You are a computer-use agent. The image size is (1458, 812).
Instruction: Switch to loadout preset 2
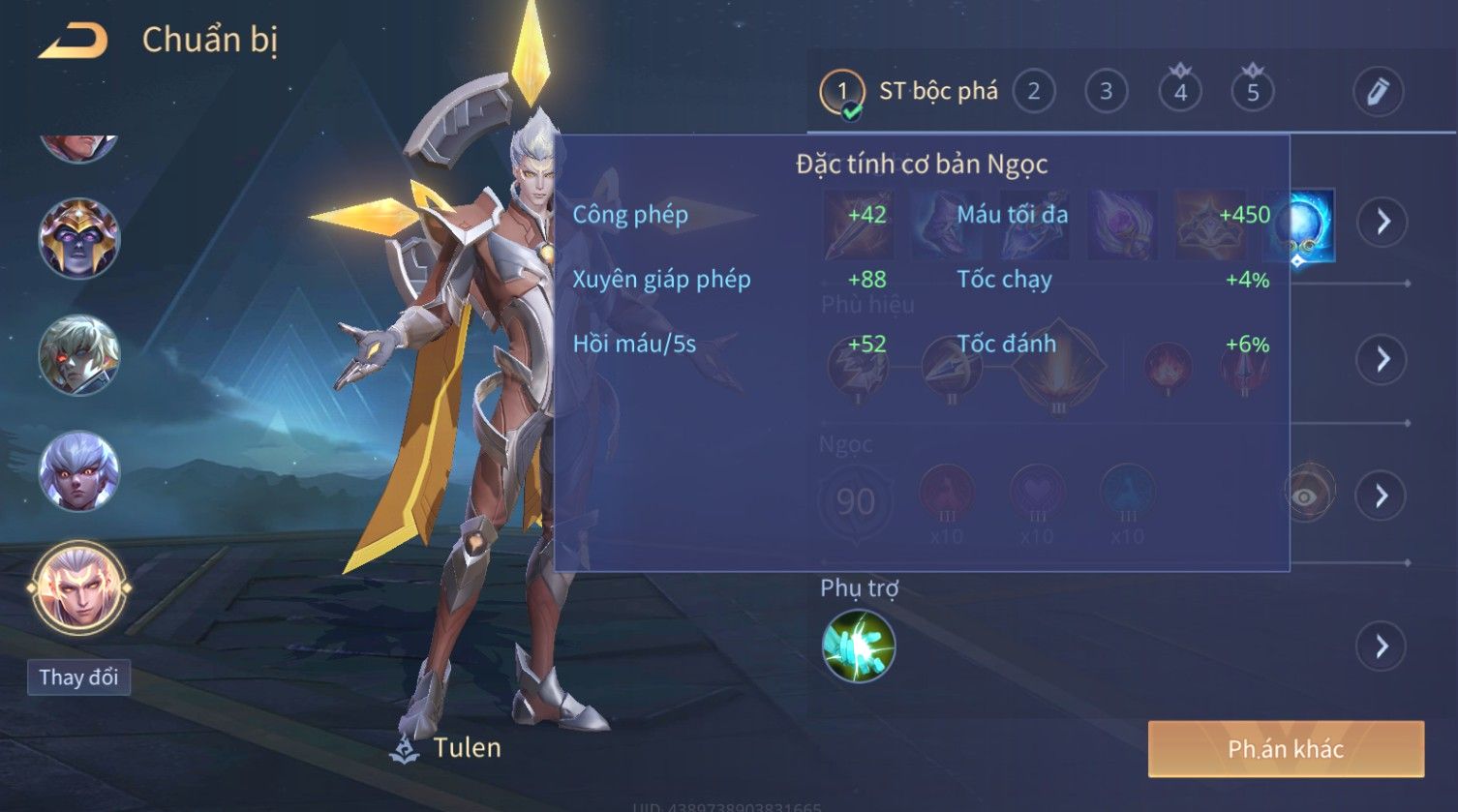tap(1033, 92)
